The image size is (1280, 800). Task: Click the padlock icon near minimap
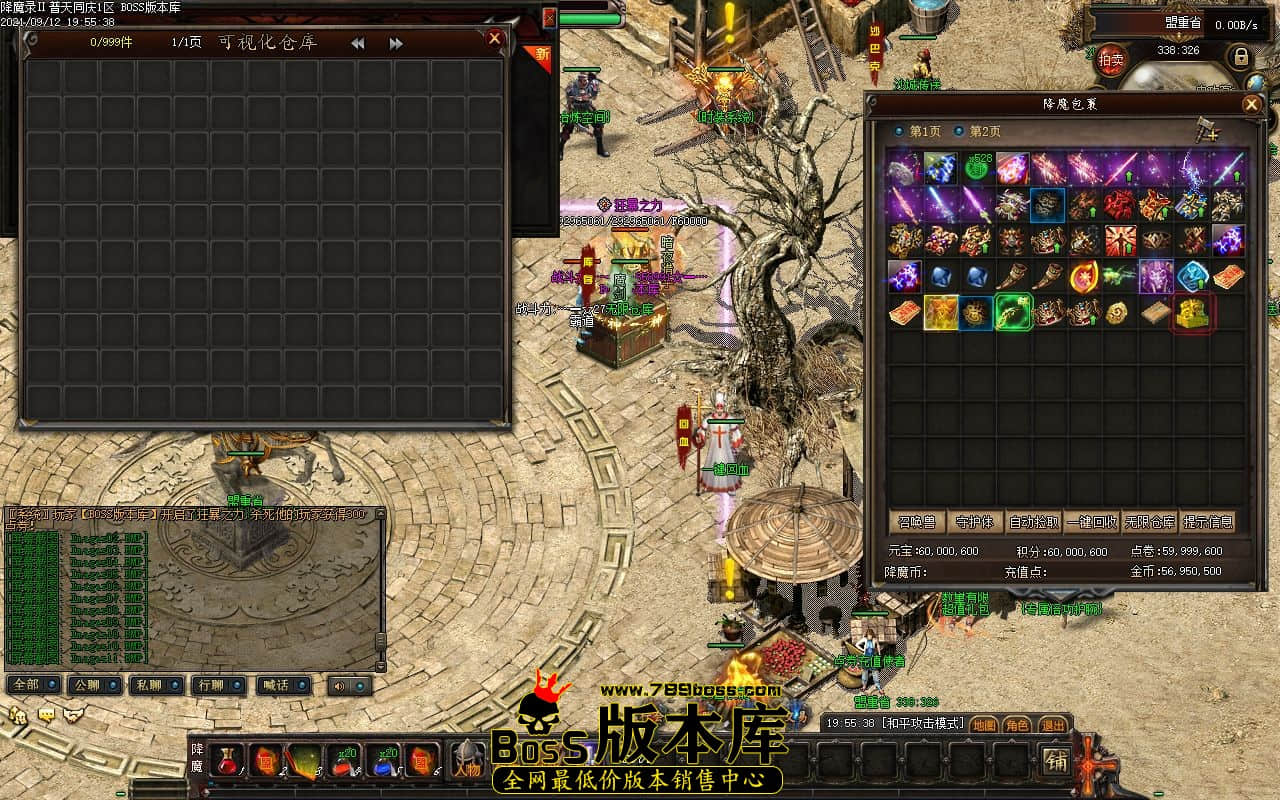coord(1241,56)
